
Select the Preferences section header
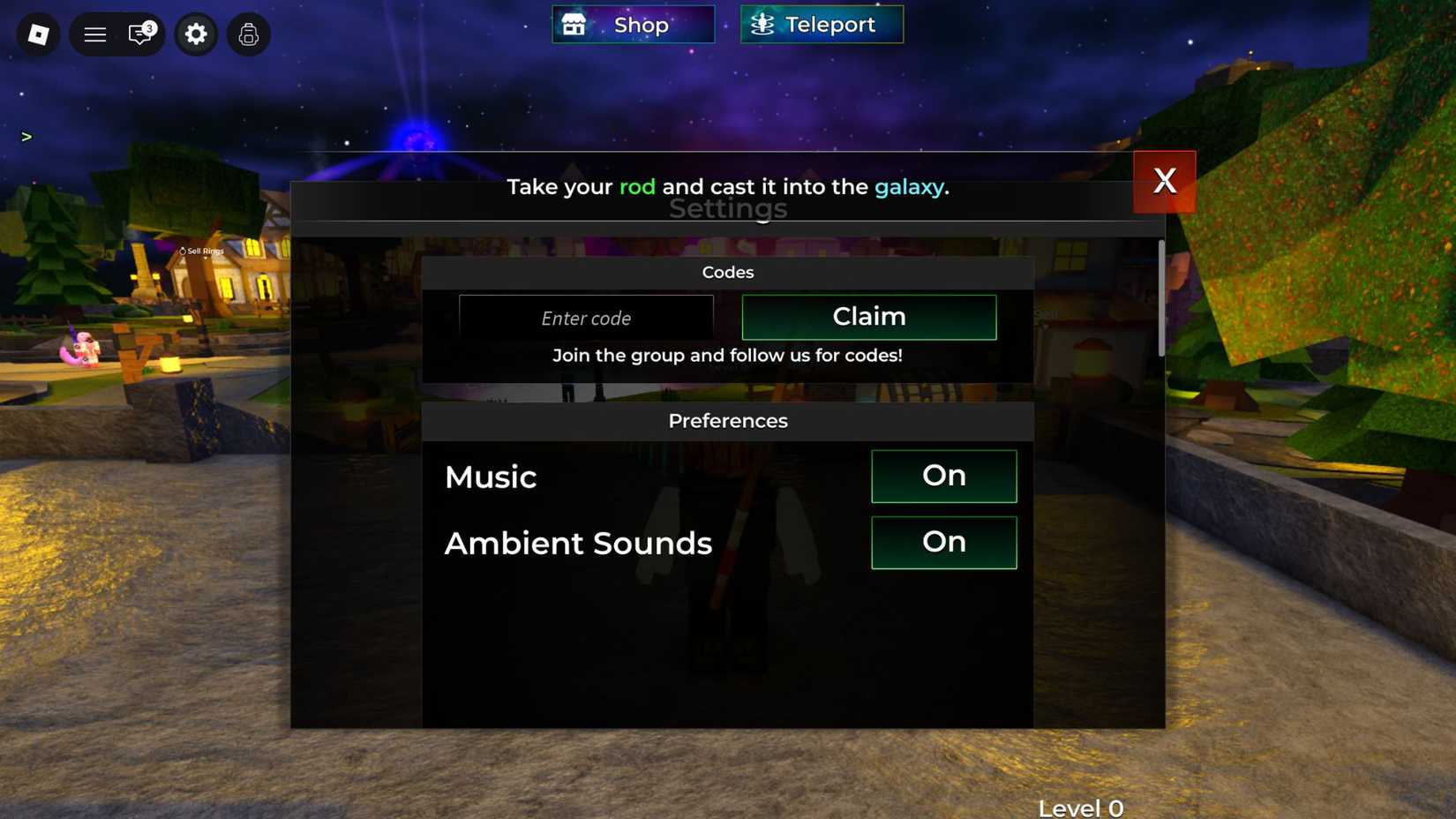coord(727,421)
